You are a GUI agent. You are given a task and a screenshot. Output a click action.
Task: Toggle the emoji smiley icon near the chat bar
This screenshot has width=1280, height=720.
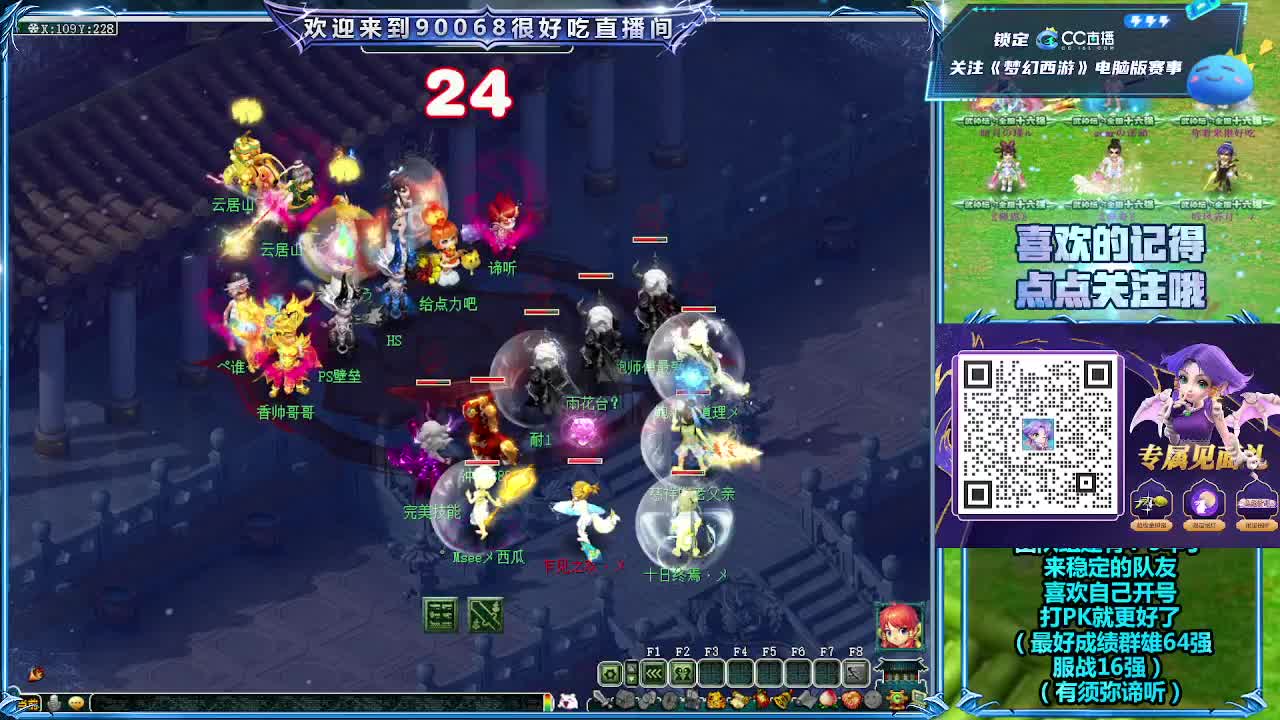coord(78,703)
